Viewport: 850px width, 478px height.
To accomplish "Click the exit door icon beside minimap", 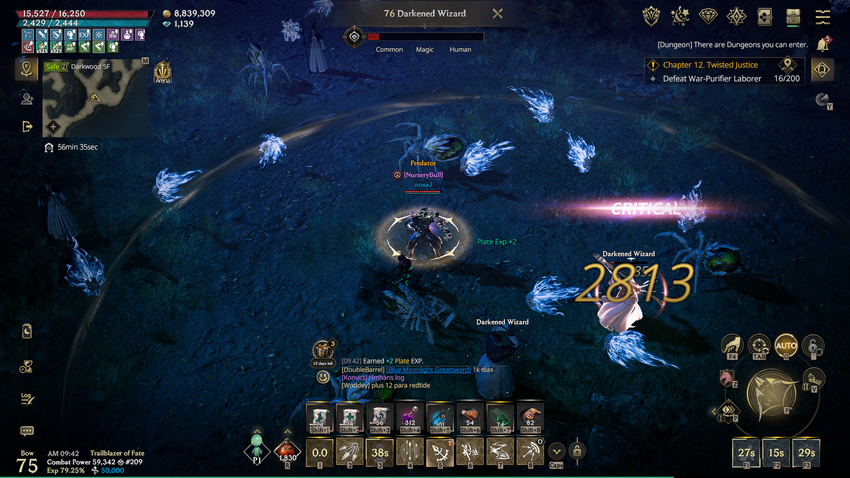I will point(27,127).
